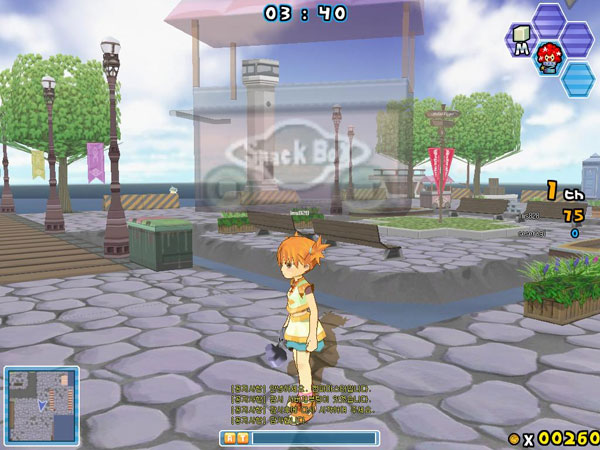Select the white cube M item slot
Screen dimensions: 600x450
(521, 39)
